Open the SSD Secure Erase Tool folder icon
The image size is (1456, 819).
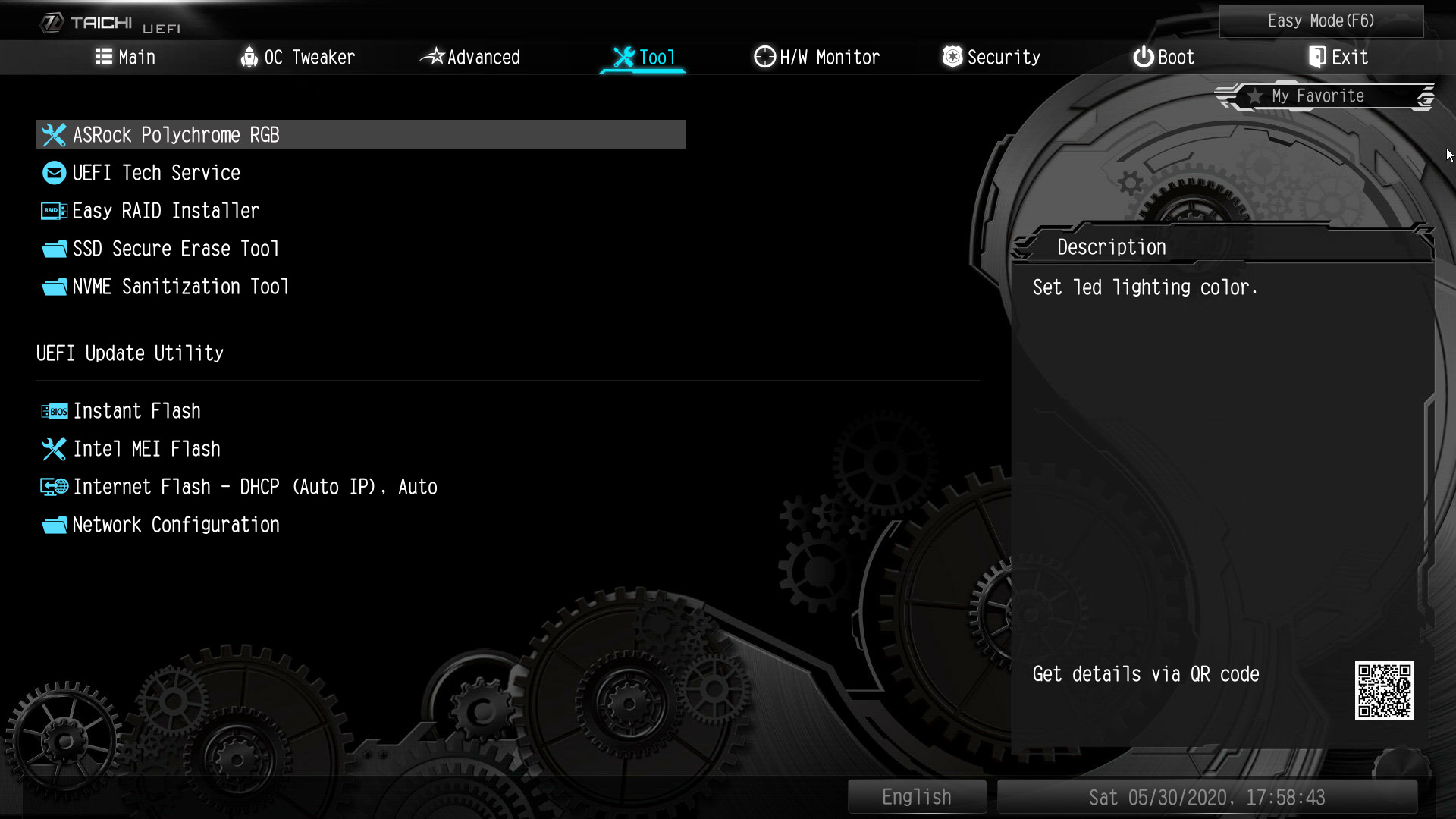coord(53,248)
